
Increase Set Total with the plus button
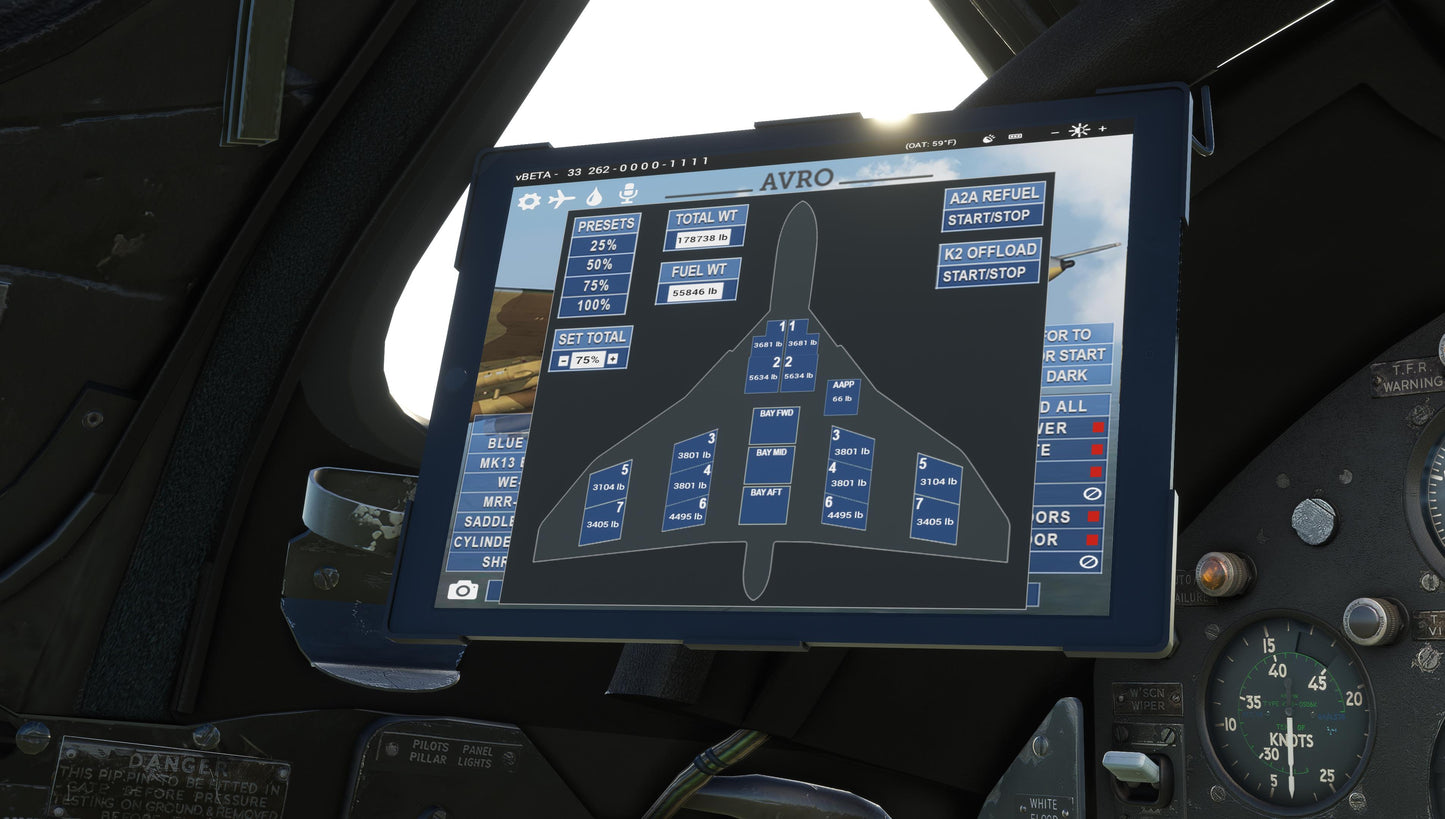click(x=612, y=359)
